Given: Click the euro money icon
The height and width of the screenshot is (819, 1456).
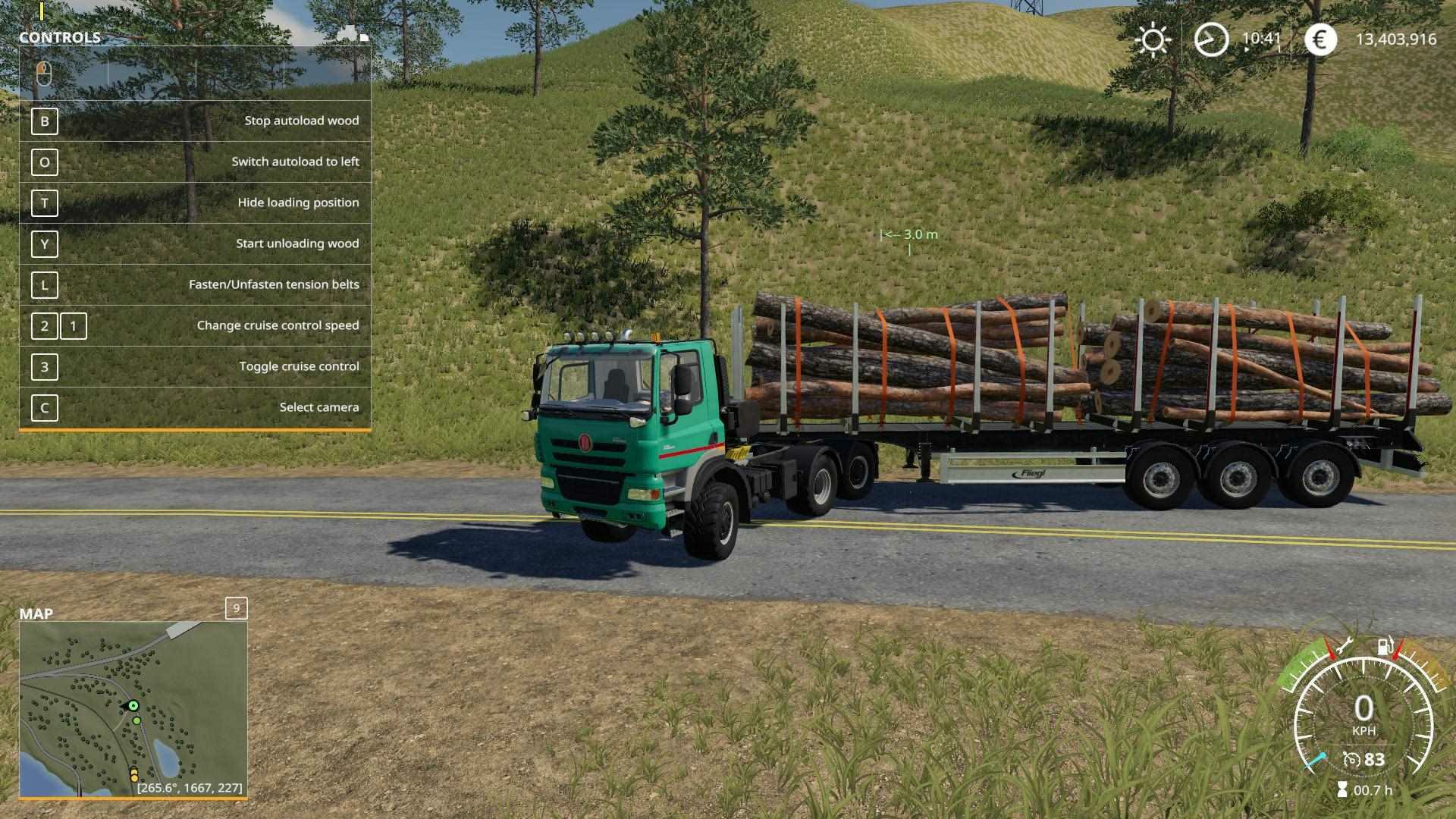Looking at the screenshot, I should [x=1320, y=39].
